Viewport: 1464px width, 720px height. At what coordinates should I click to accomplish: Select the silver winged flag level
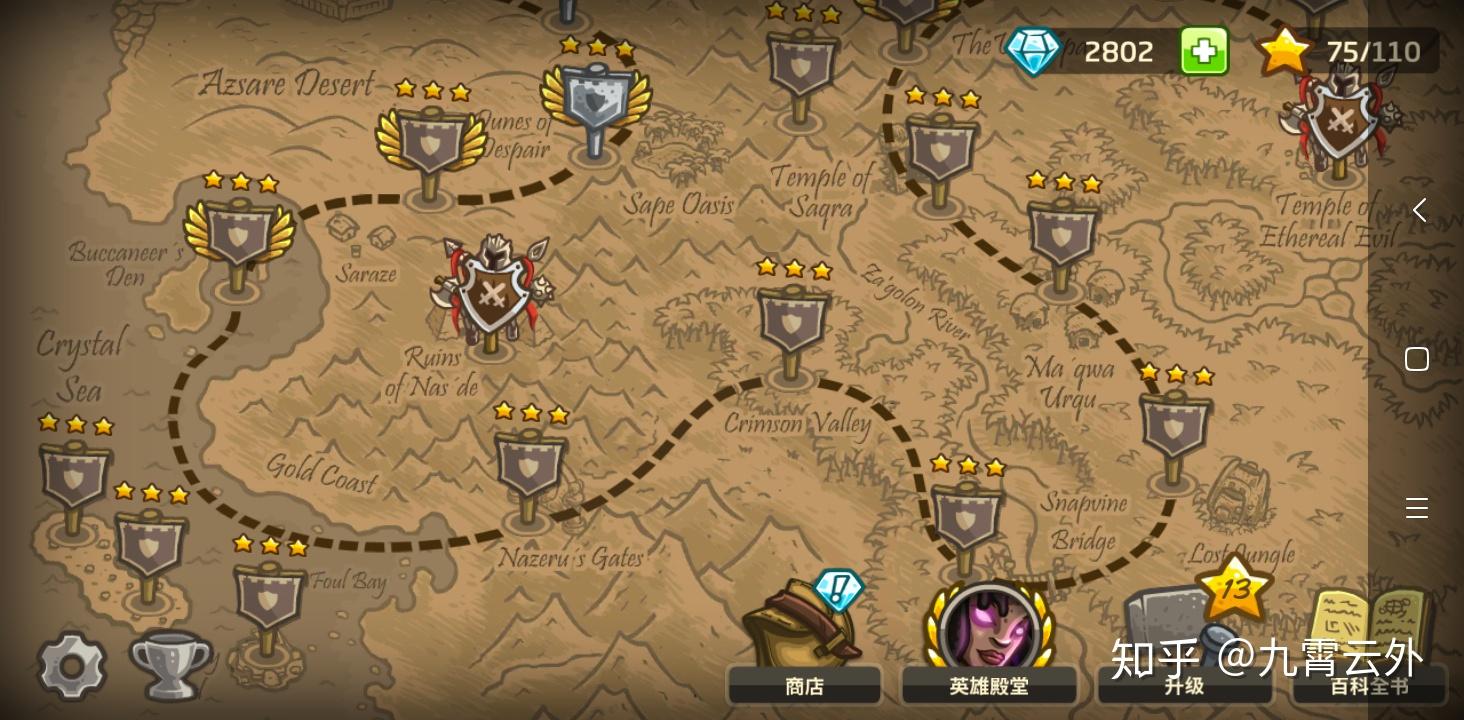596,100
